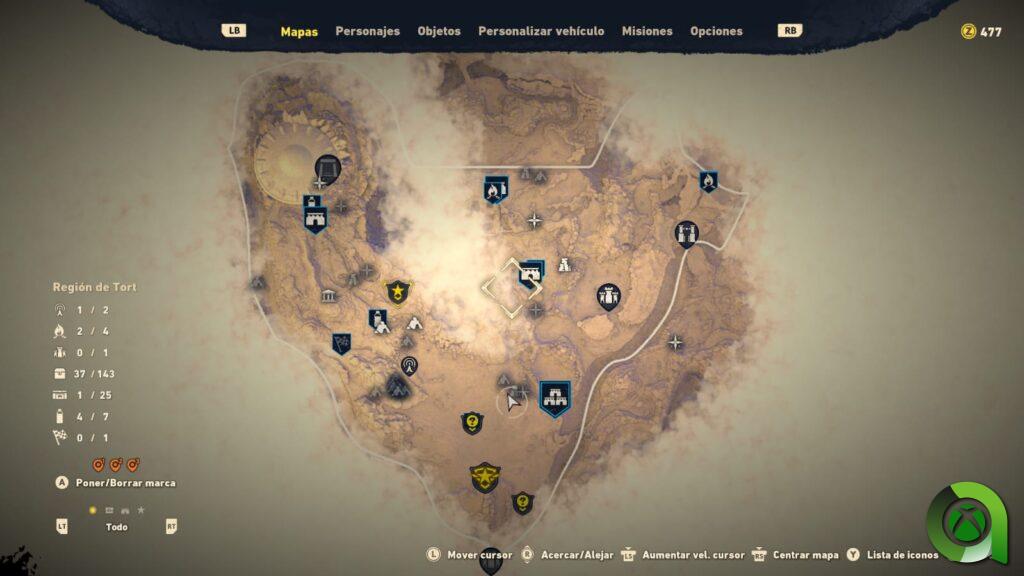
Task: Switch to the Mapas tab
Action: click(x=299, y=31)
